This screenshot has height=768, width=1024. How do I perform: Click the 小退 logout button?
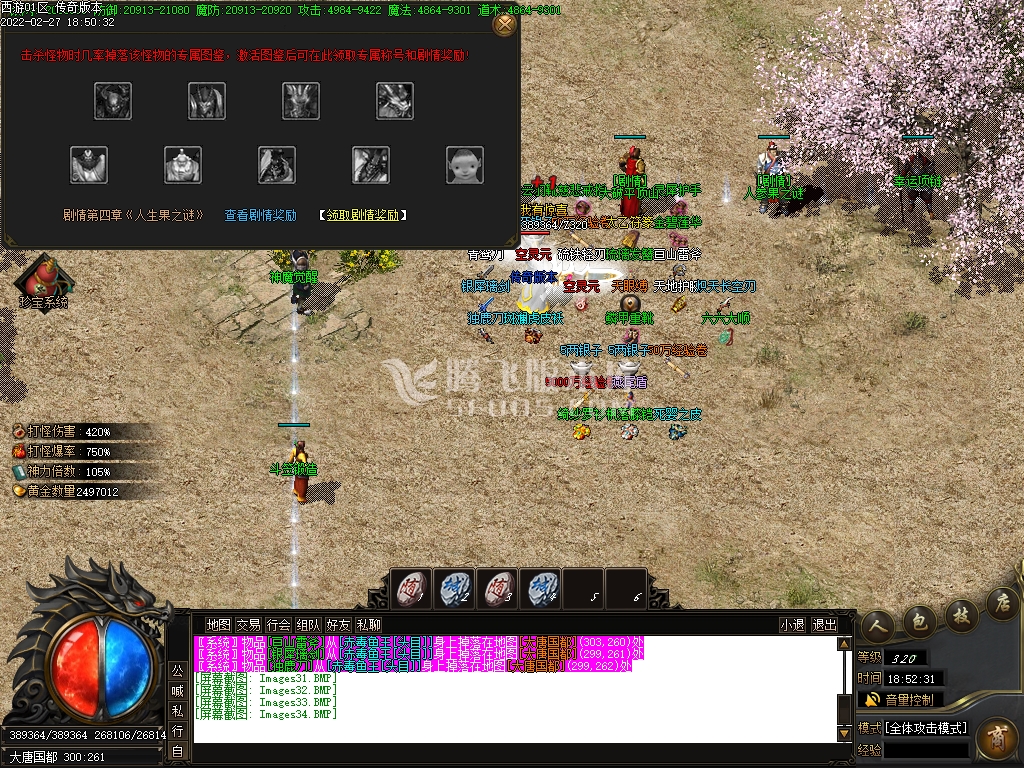pos(793,625)
